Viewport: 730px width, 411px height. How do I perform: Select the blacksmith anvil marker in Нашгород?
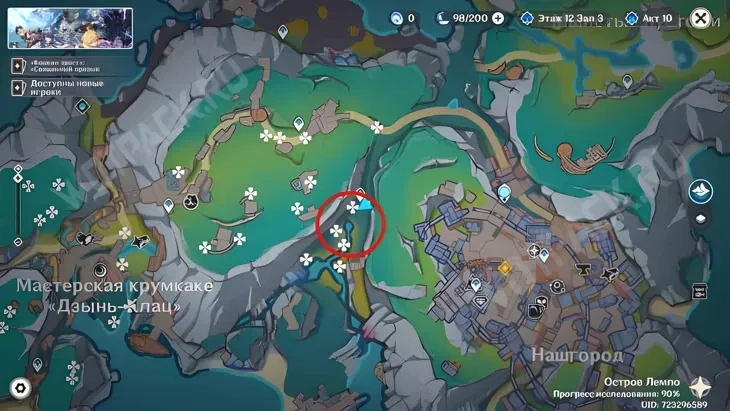click(584, 268)
